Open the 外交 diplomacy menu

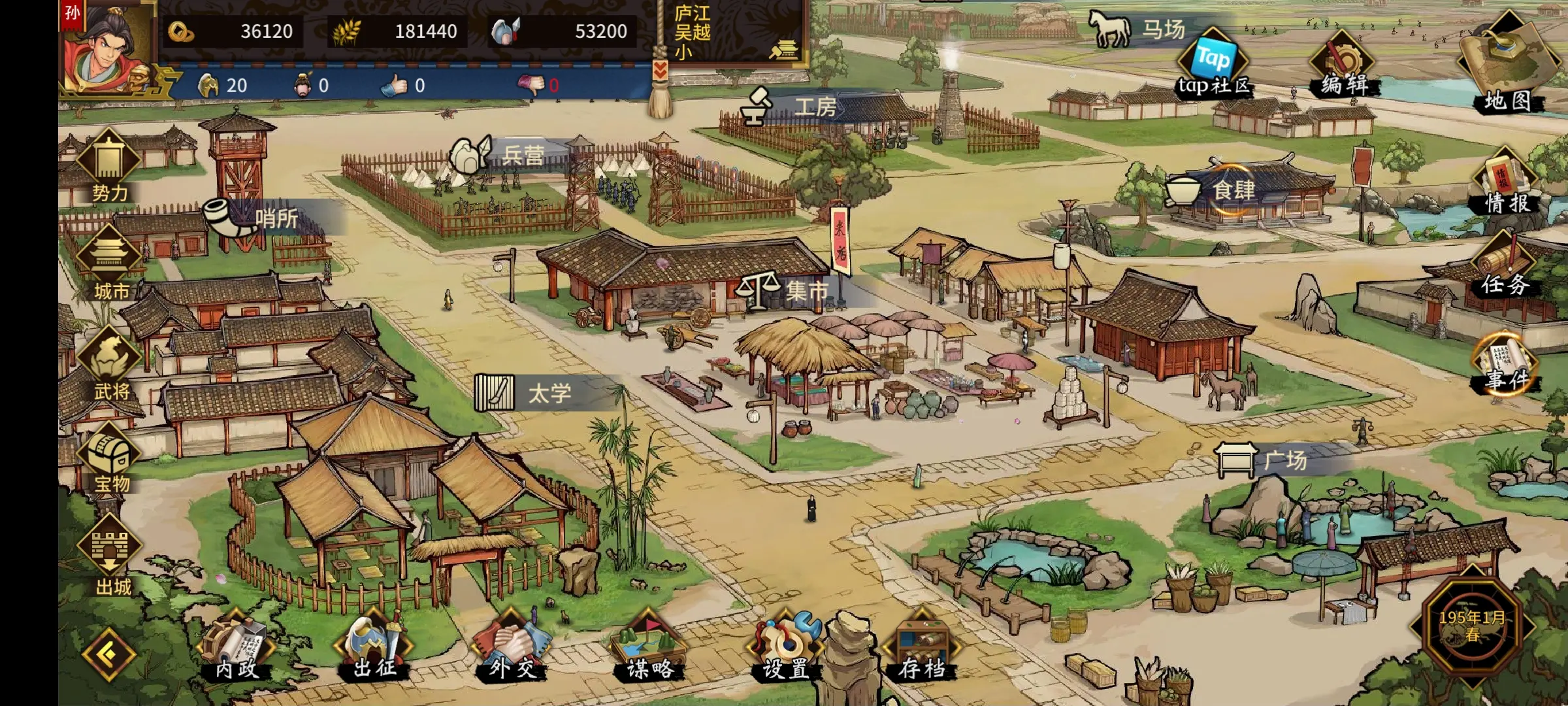click(x=512, y=648)
